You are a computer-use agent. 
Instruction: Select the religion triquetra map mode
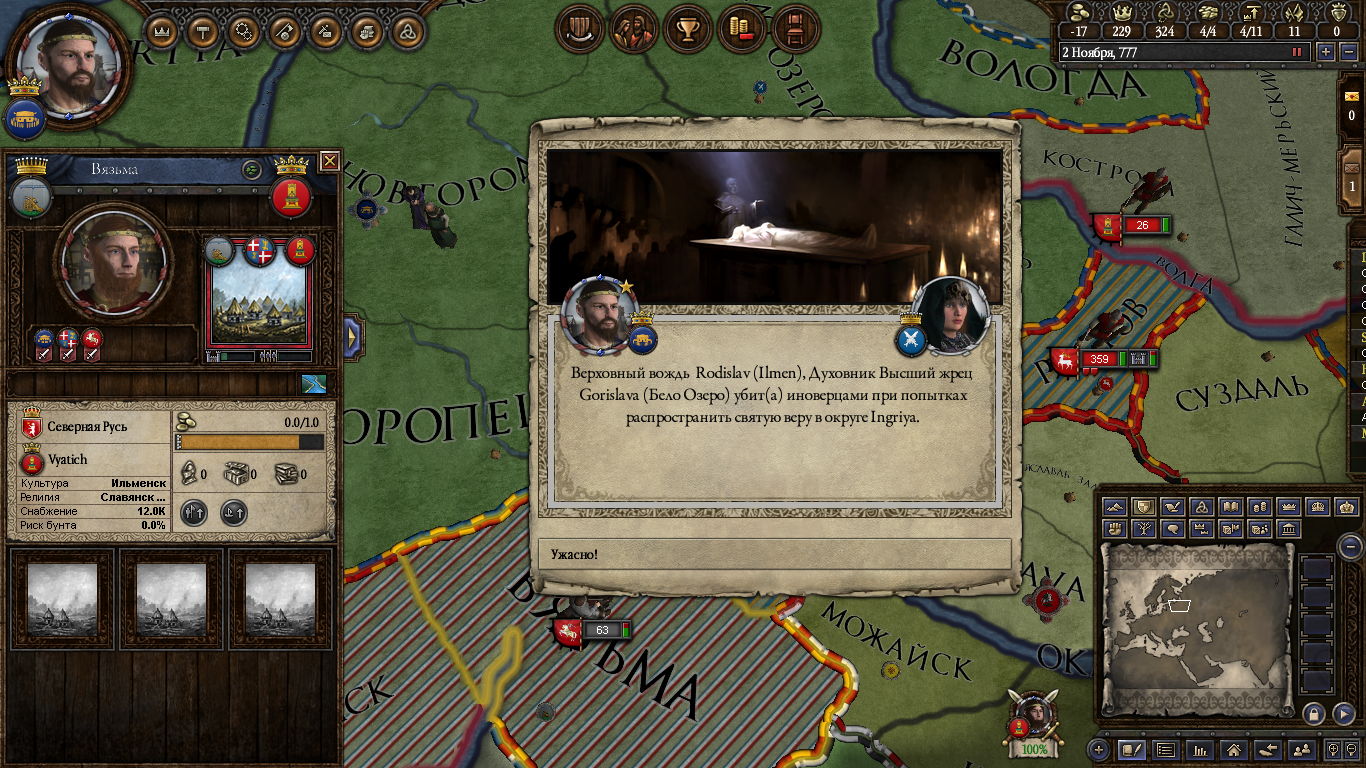[1202, 507]
